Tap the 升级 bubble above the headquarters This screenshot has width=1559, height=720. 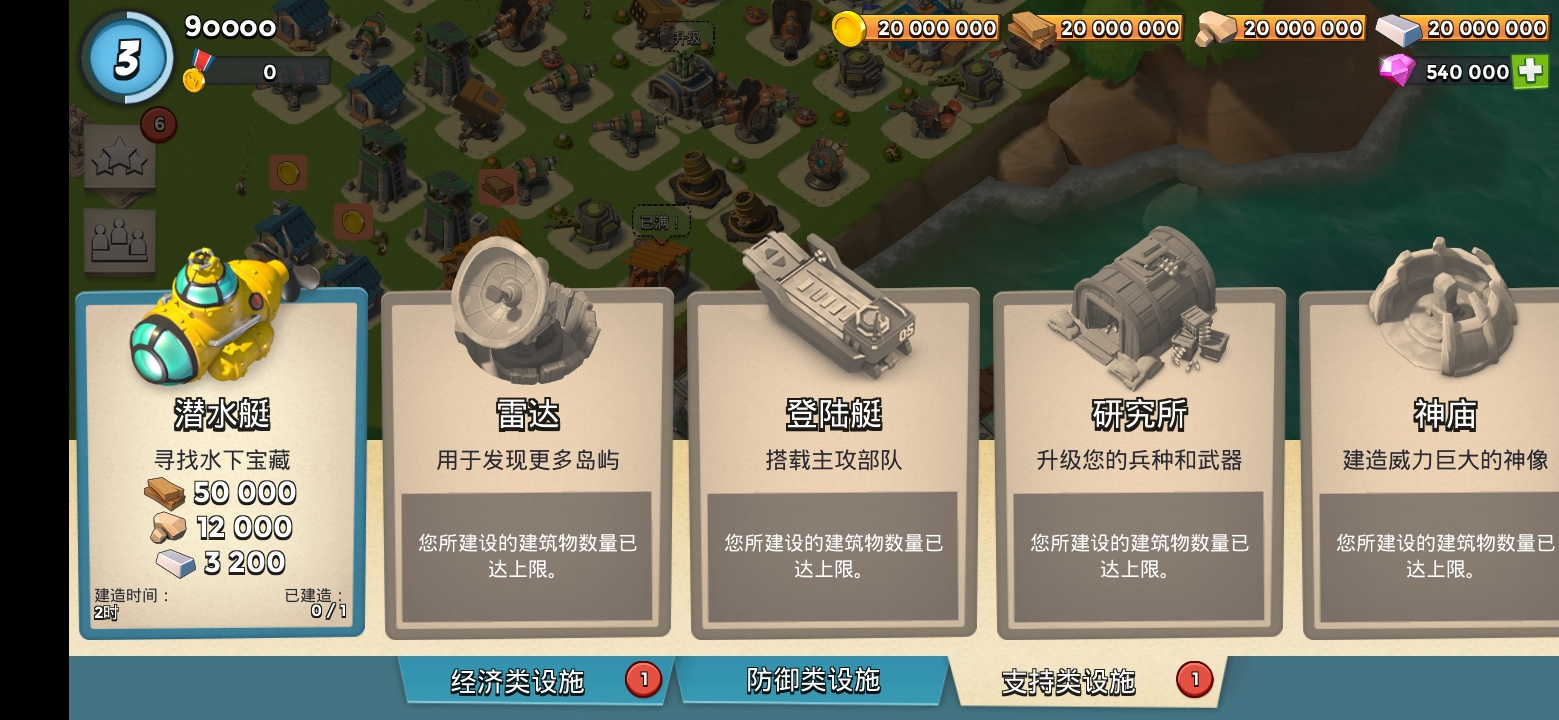(x=689, y=34)
